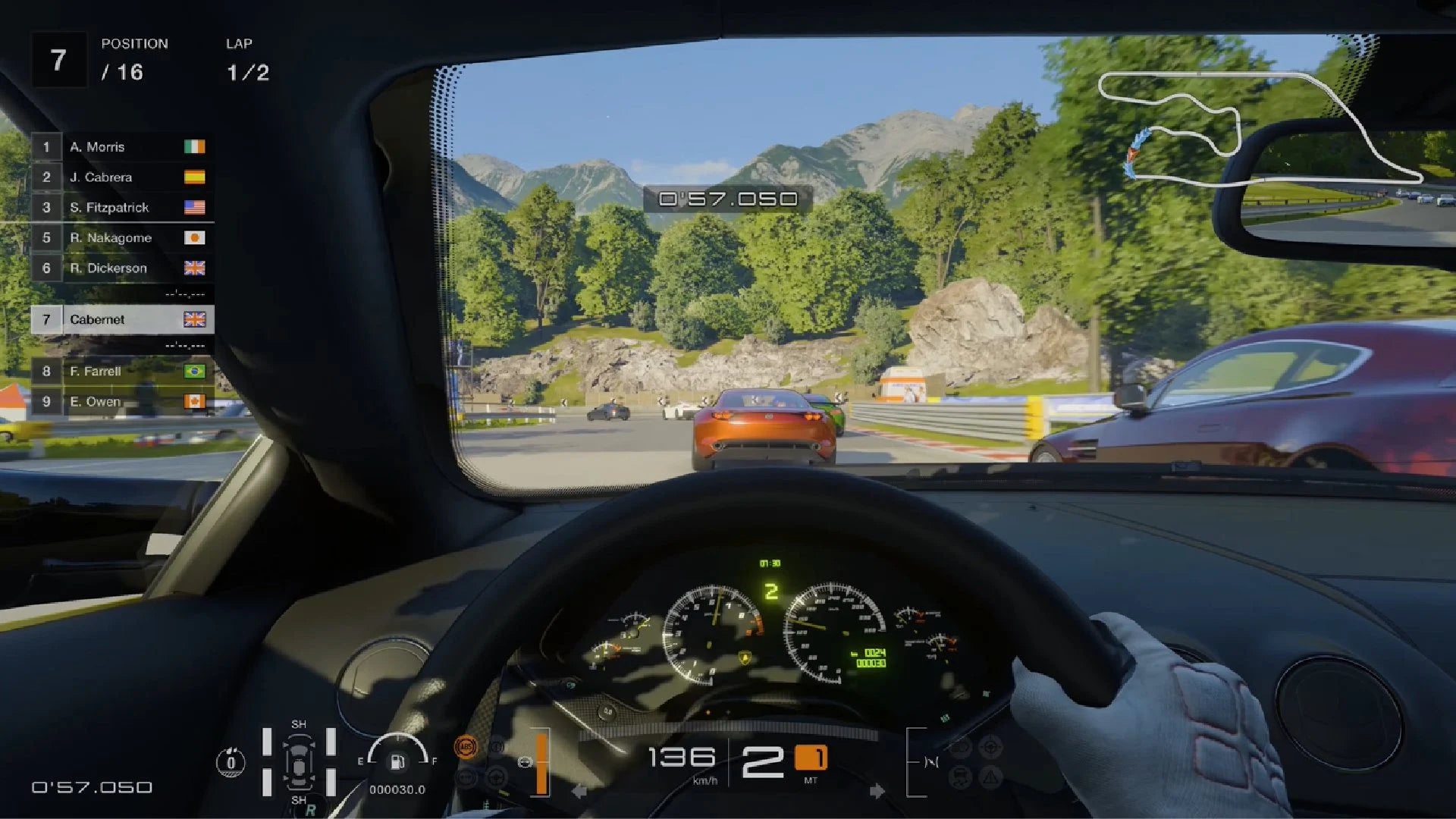Toggle the upper SH shift indicator
The height and width of the screenshot is (819, 1456).
click(x=299, y=725)
